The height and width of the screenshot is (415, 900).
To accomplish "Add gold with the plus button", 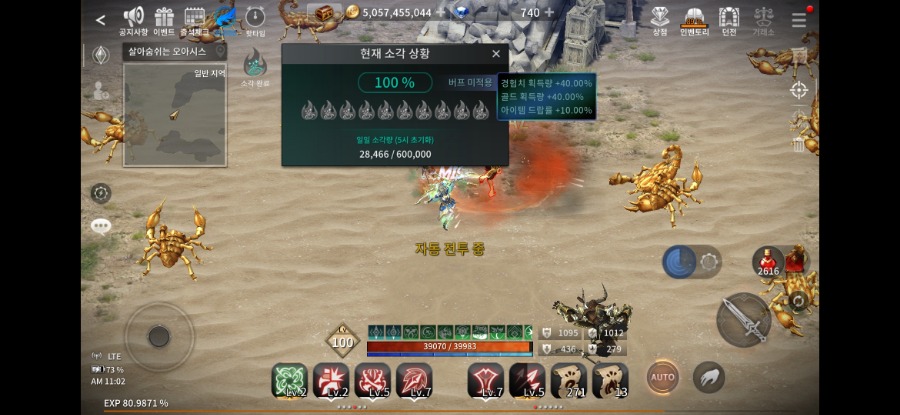I will pos(440,13).
